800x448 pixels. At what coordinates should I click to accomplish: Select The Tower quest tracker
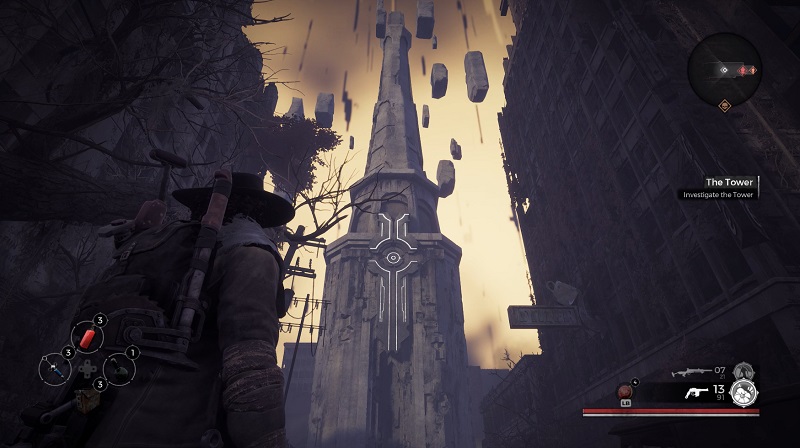click(x=729, y=182)
